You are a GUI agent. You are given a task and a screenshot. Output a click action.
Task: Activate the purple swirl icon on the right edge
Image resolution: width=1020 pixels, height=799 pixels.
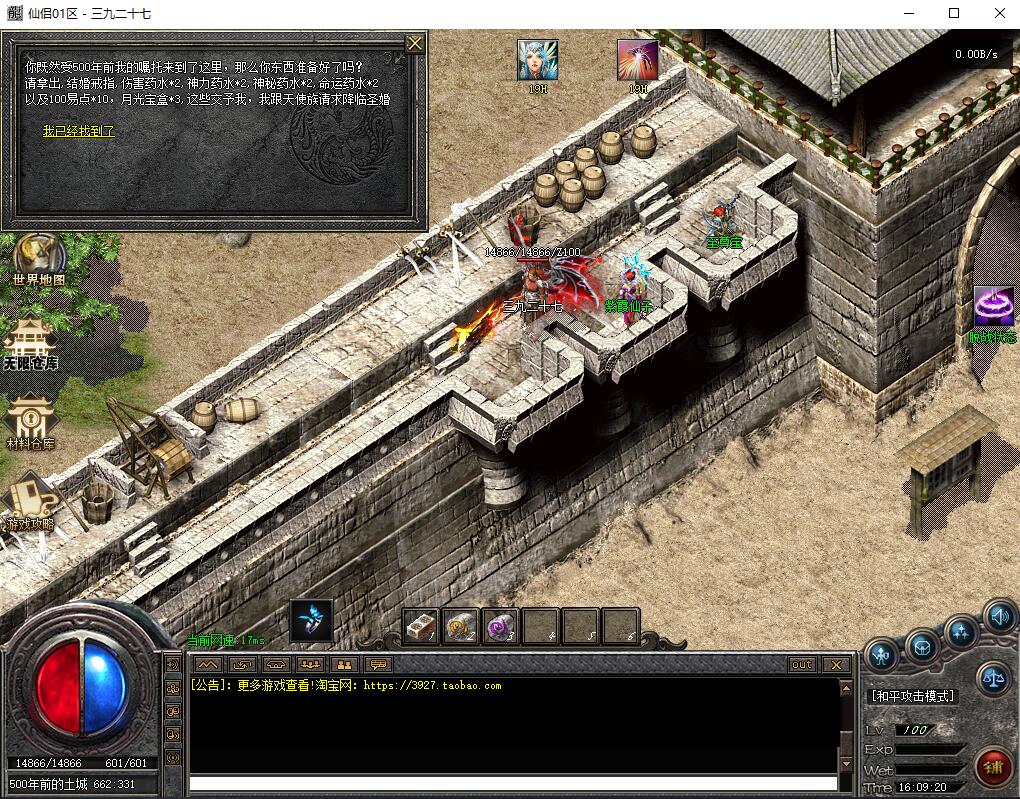click(x=993, y=307)
